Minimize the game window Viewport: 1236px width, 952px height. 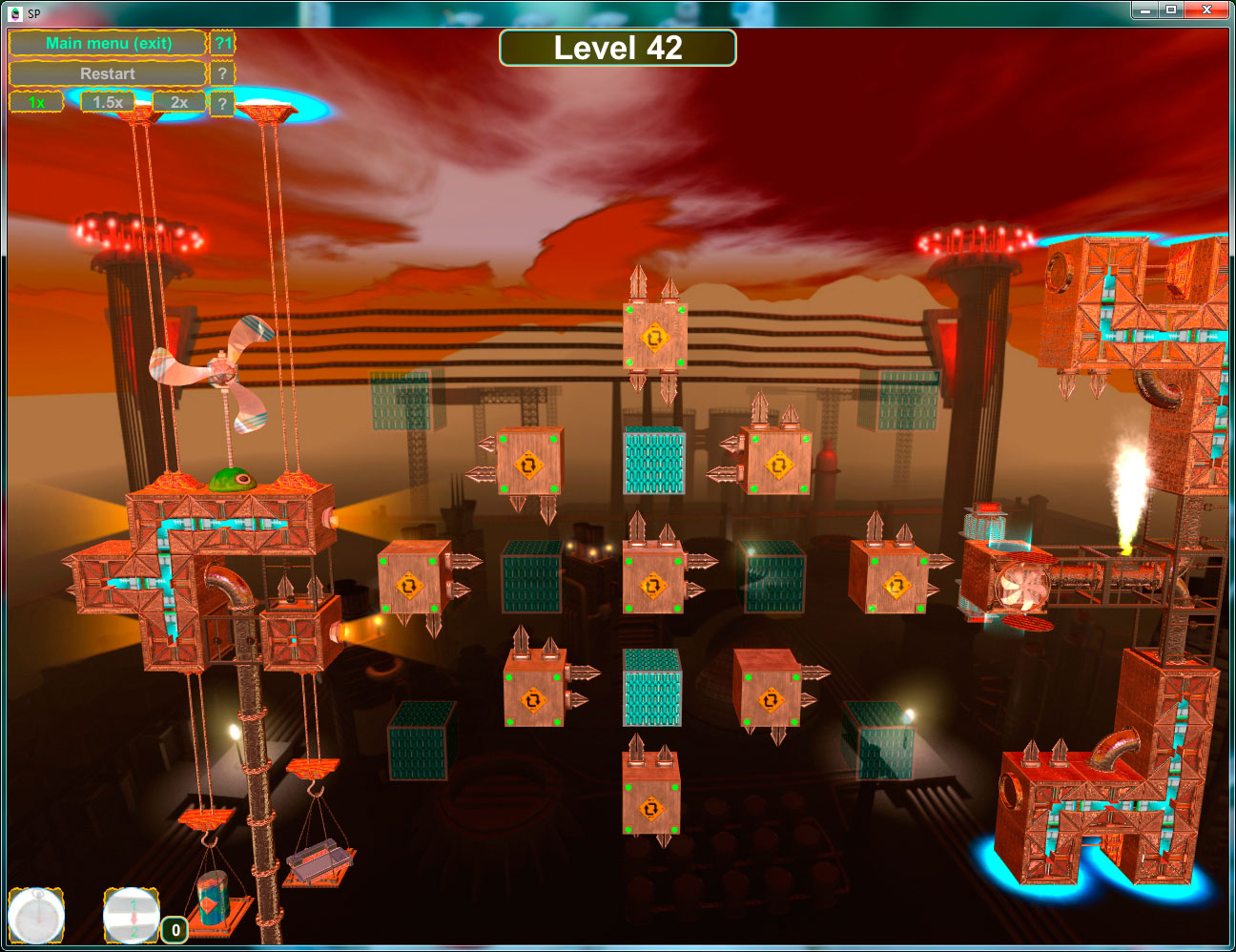tap(1144, 10)
